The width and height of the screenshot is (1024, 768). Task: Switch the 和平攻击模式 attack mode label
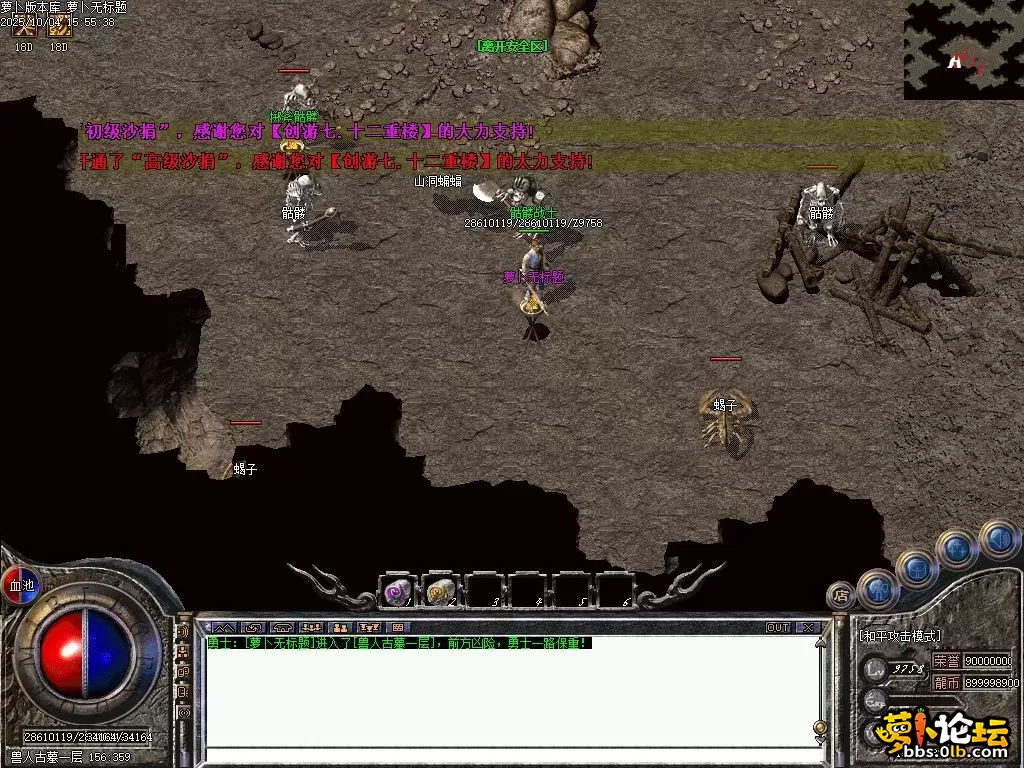point(900,636)
